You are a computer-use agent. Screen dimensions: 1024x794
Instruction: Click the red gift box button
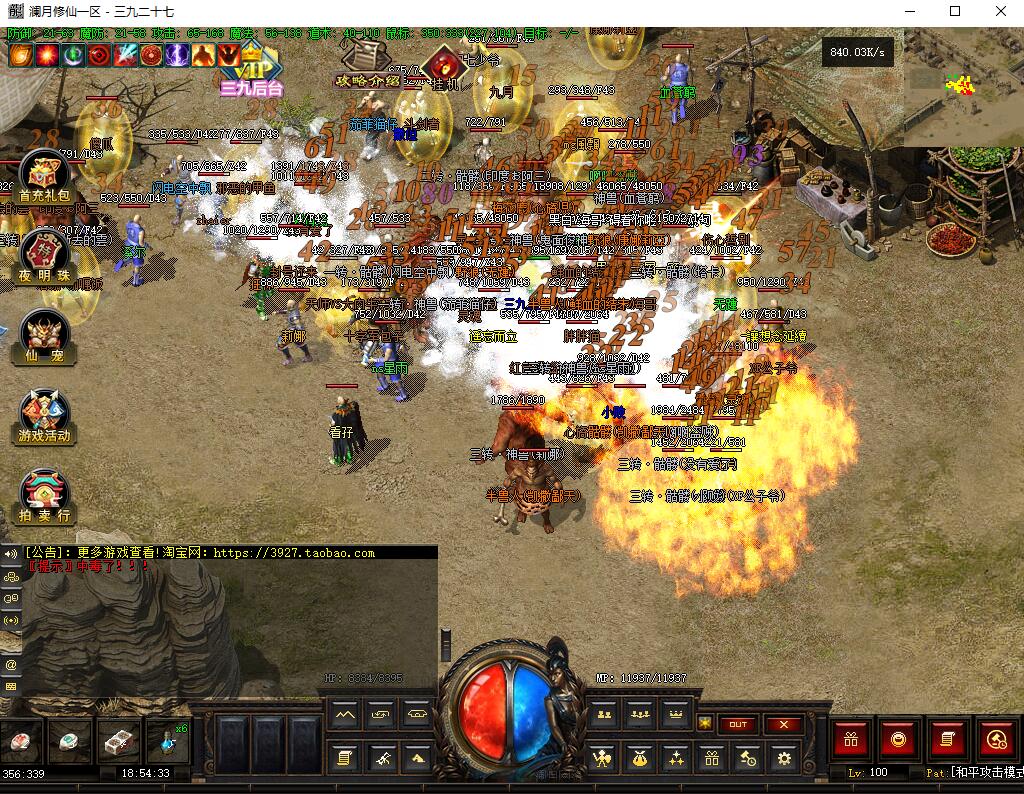852,740
